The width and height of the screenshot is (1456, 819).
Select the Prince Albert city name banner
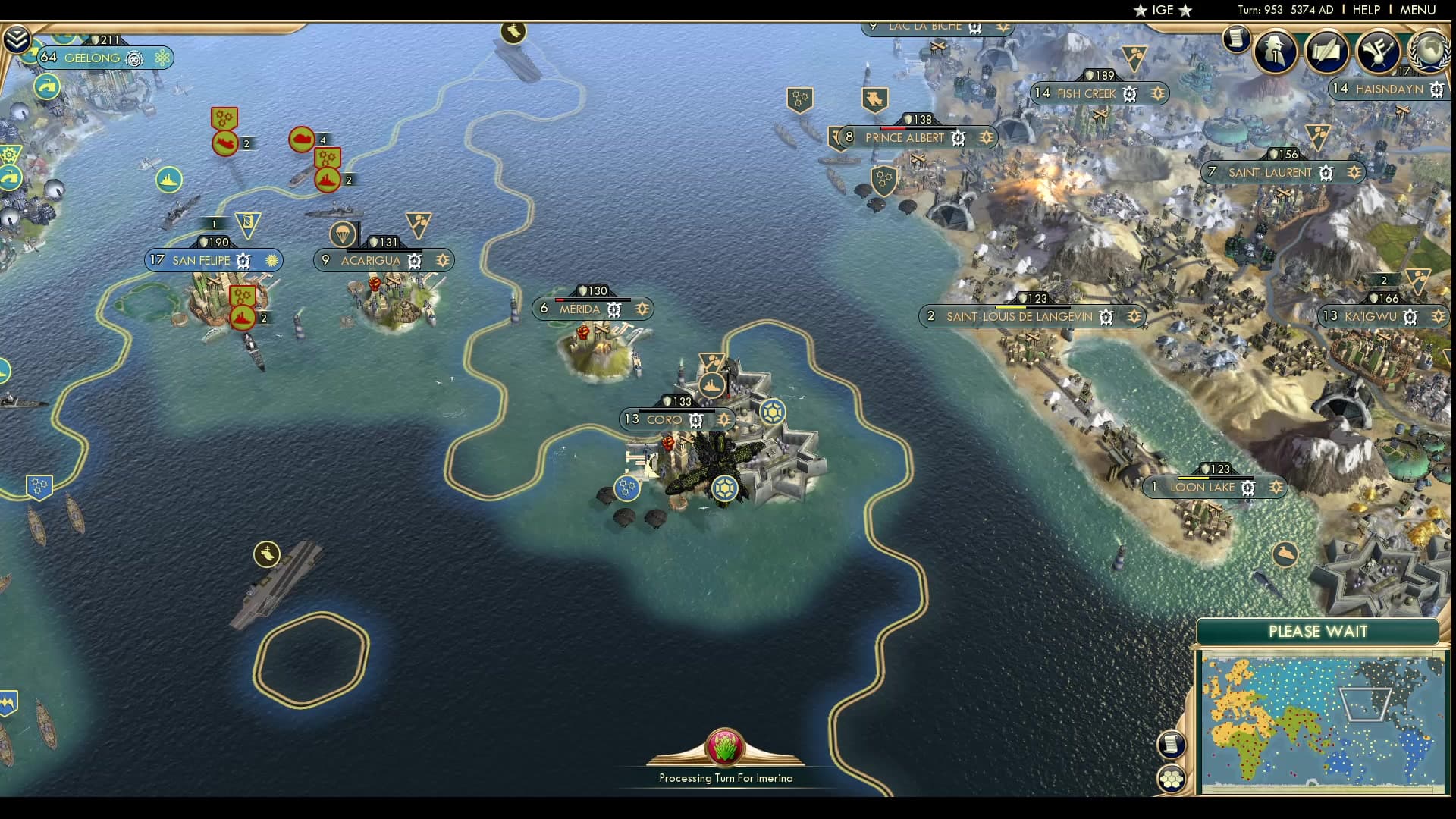pyautogui.click(x=904, y=138)
